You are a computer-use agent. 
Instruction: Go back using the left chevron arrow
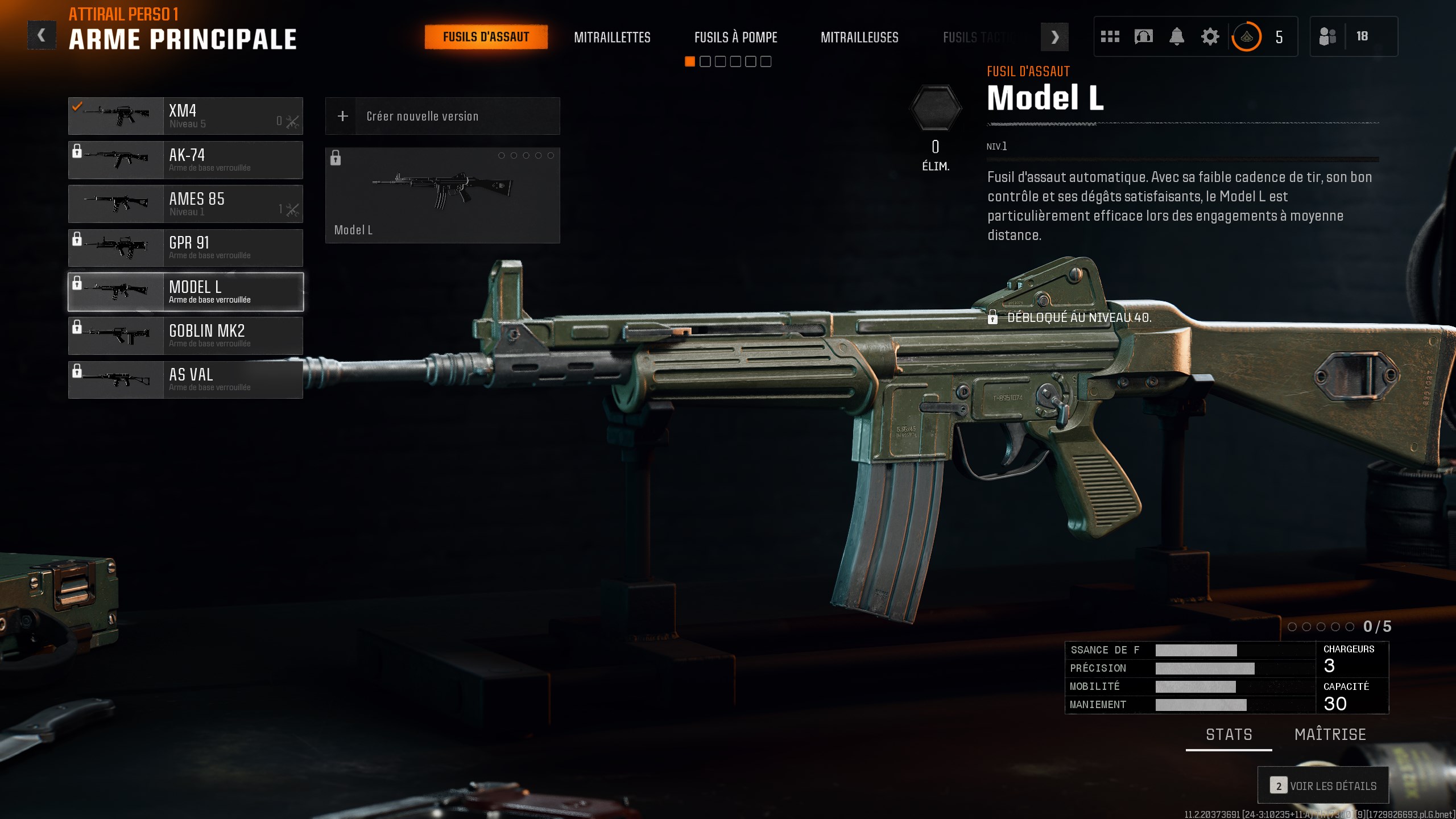(x=40, y=34)
